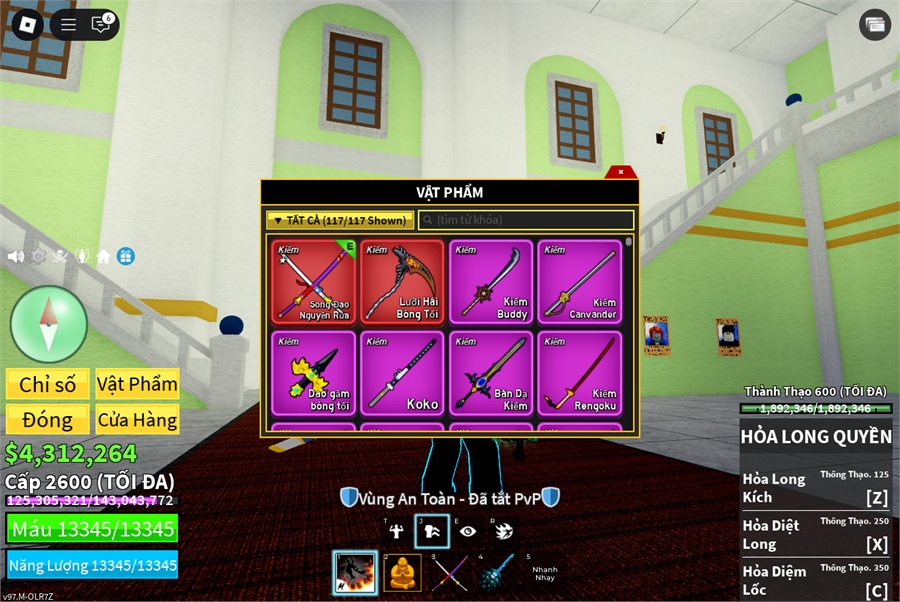Select the golden Buddha hotbar slot
The image size is (900, 602).
402,573
